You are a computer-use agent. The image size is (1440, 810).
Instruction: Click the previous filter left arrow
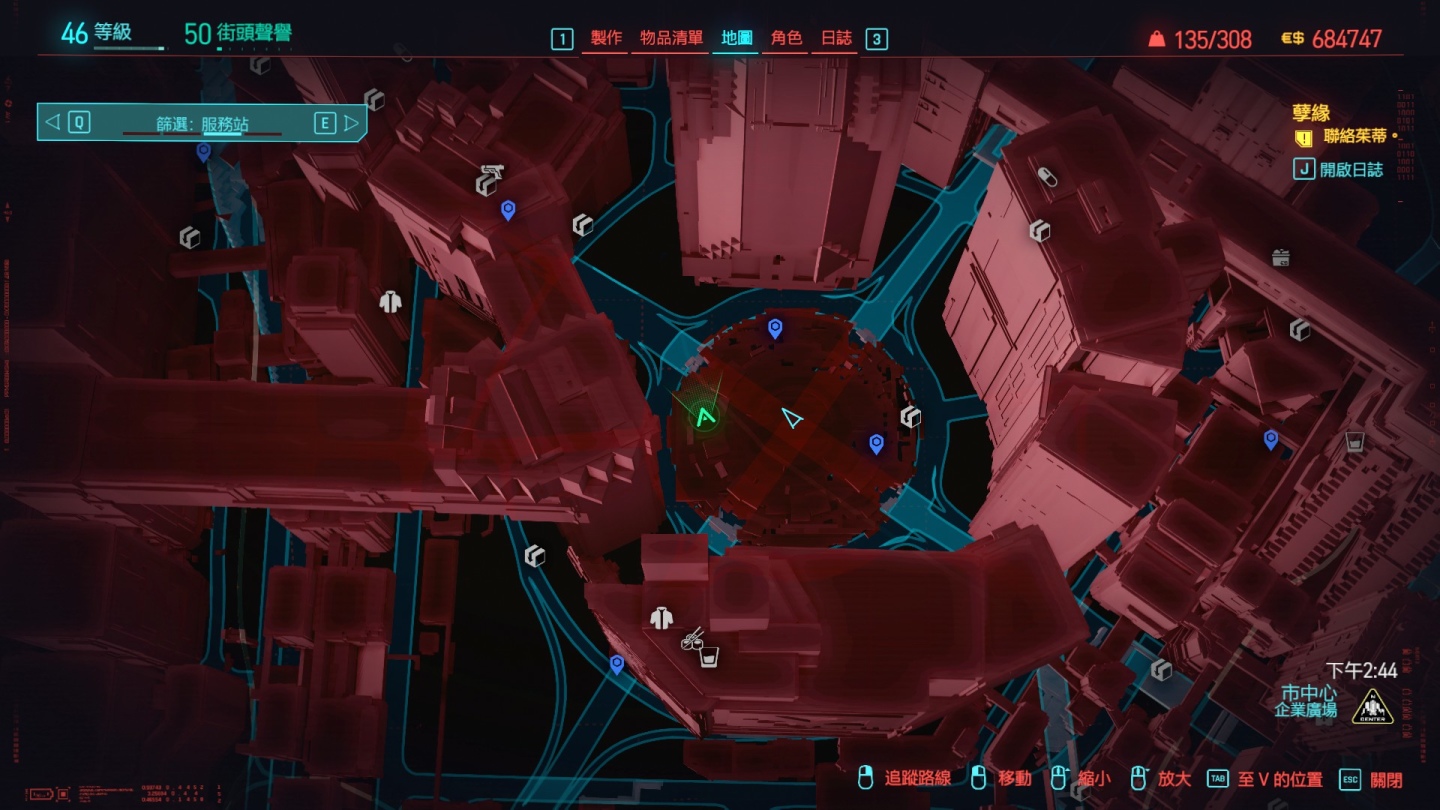tap(53, 123)
